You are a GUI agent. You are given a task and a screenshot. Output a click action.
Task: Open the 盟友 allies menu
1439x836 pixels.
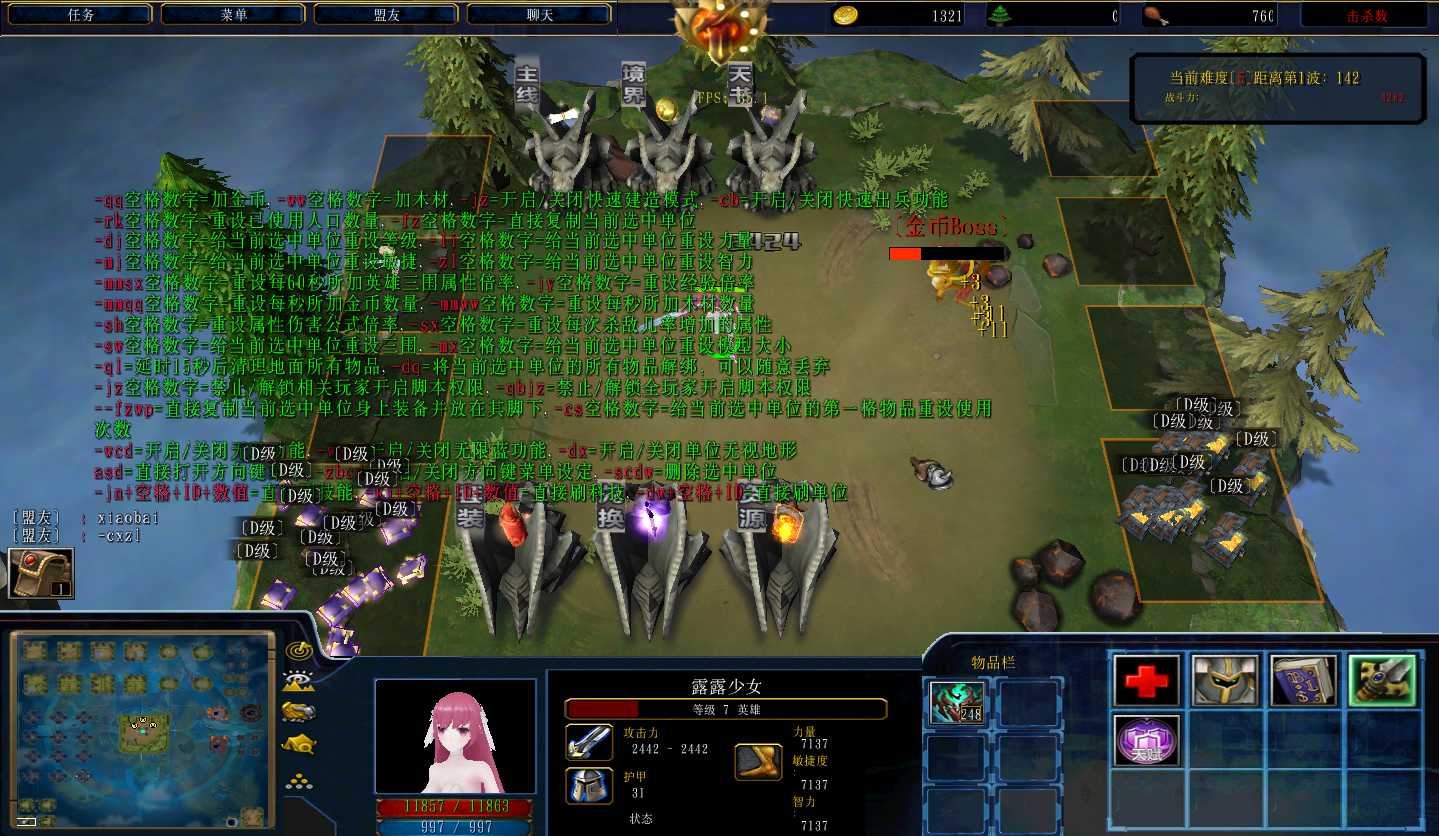point(387,15)
